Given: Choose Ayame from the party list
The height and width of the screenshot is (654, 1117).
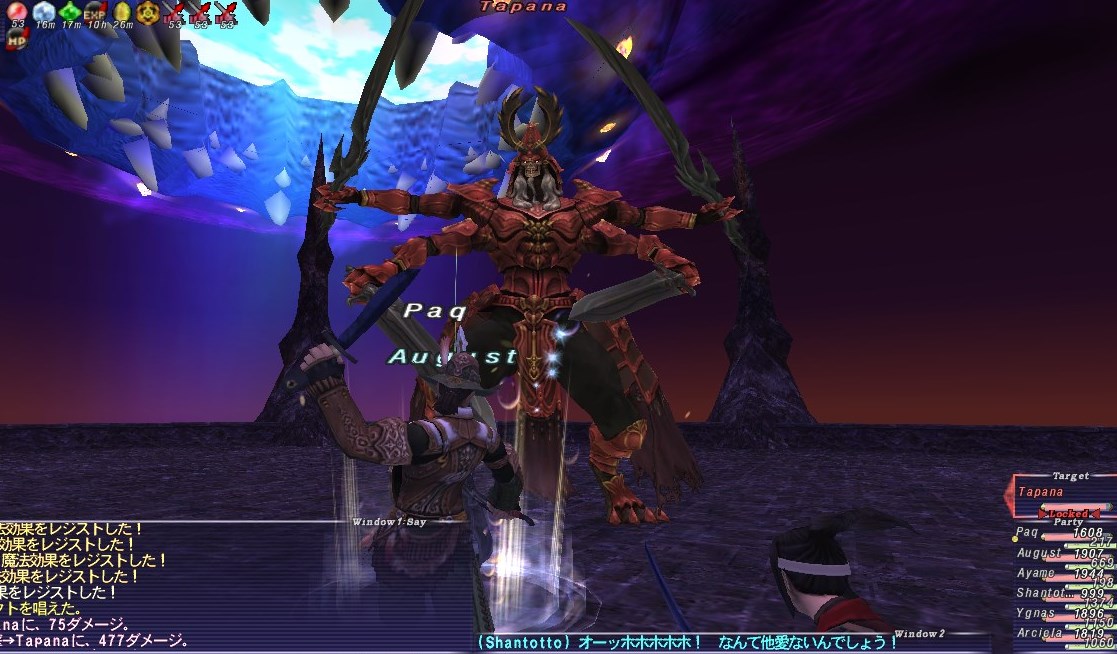Looking at the screenshot, I should point(1036,573).
